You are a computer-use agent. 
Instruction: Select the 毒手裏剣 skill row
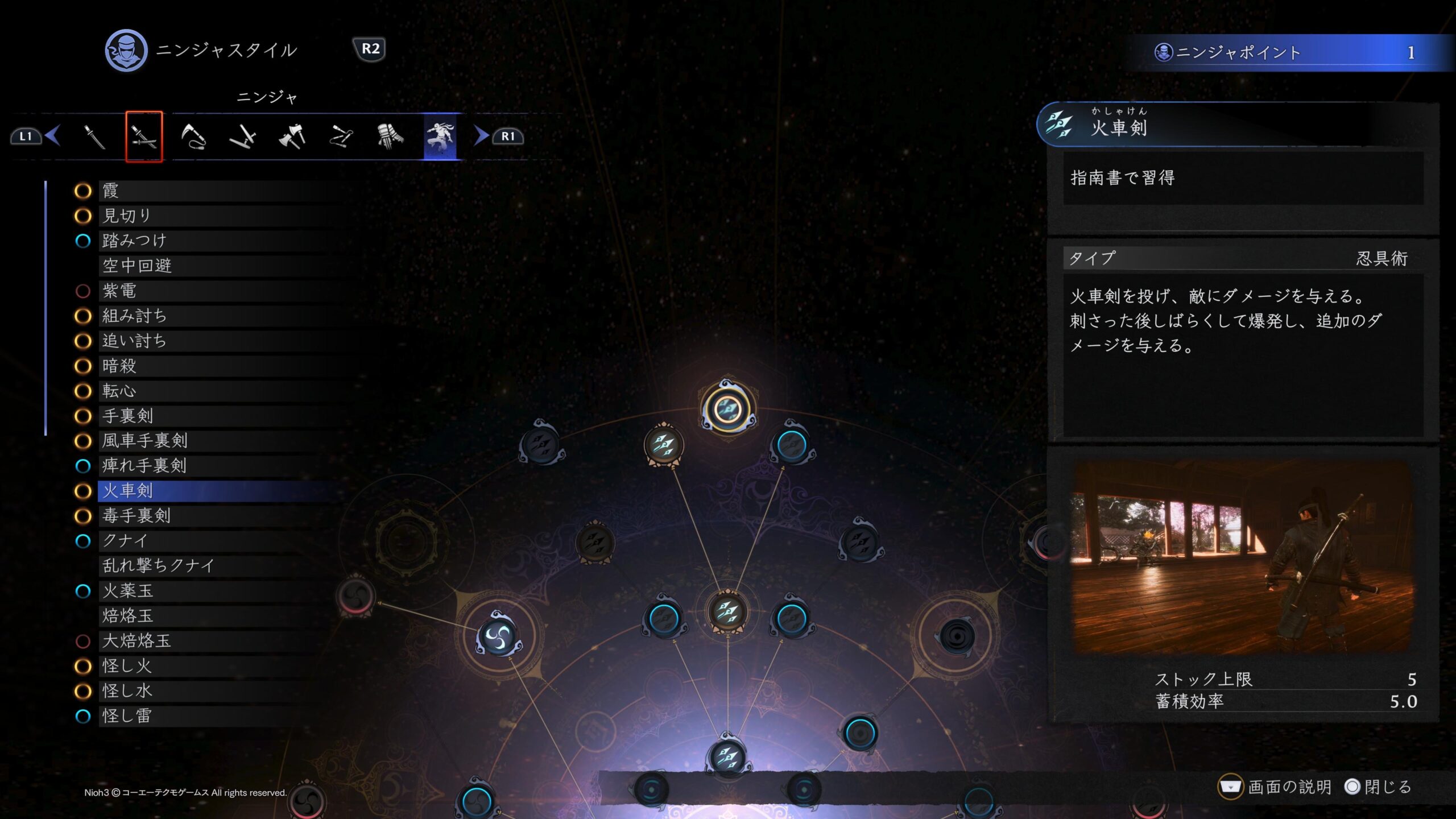(136, 516)
